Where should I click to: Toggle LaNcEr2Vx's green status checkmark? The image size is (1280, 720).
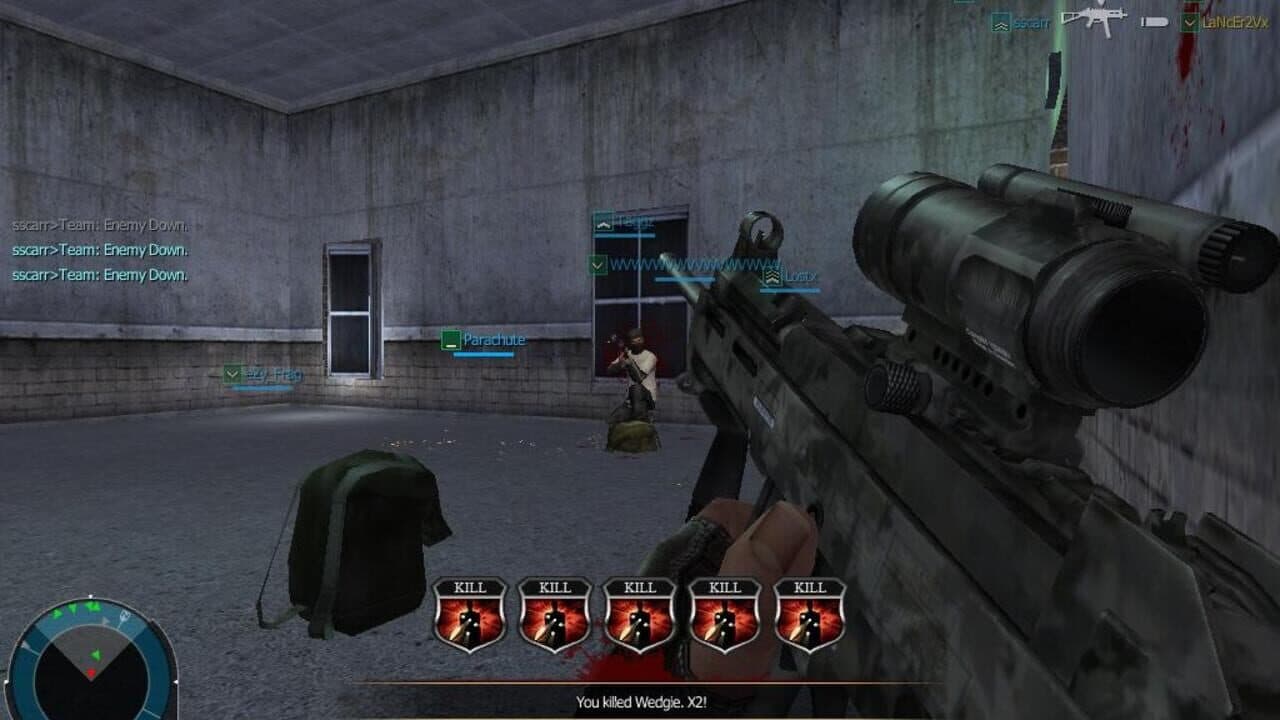click(1190, 20)
